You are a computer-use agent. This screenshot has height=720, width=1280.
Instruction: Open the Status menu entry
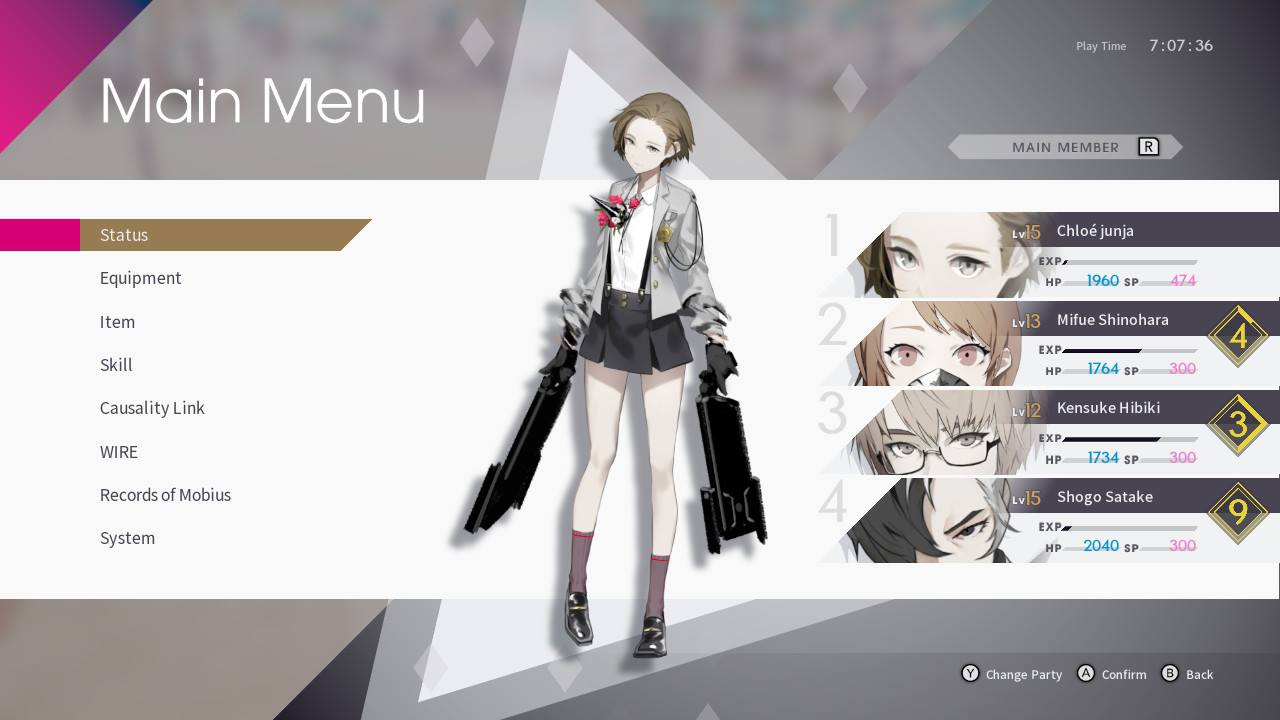click(124, 235)
